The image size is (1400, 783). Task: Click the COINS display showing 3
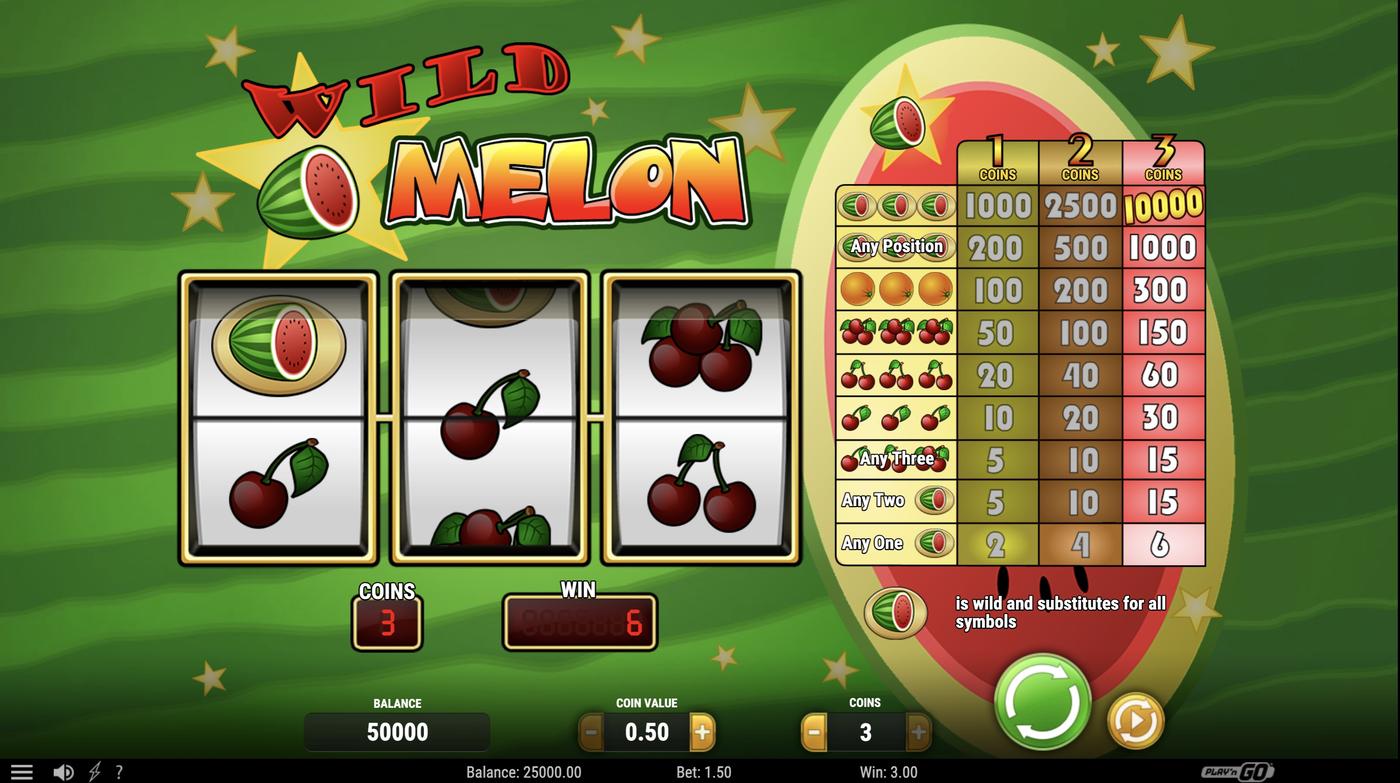388,621
